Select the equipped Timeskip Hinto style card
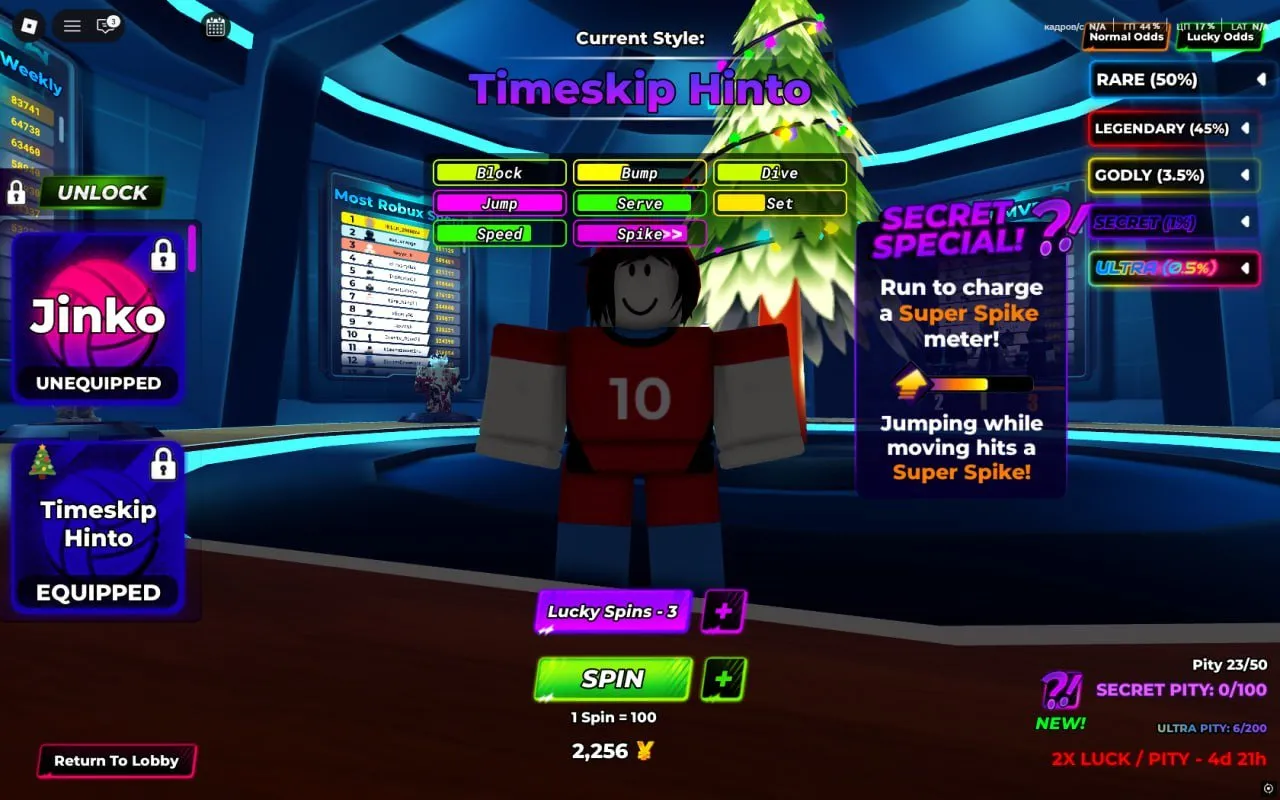The height and width of the screenshot is (800, 1280). coord(98,525)
